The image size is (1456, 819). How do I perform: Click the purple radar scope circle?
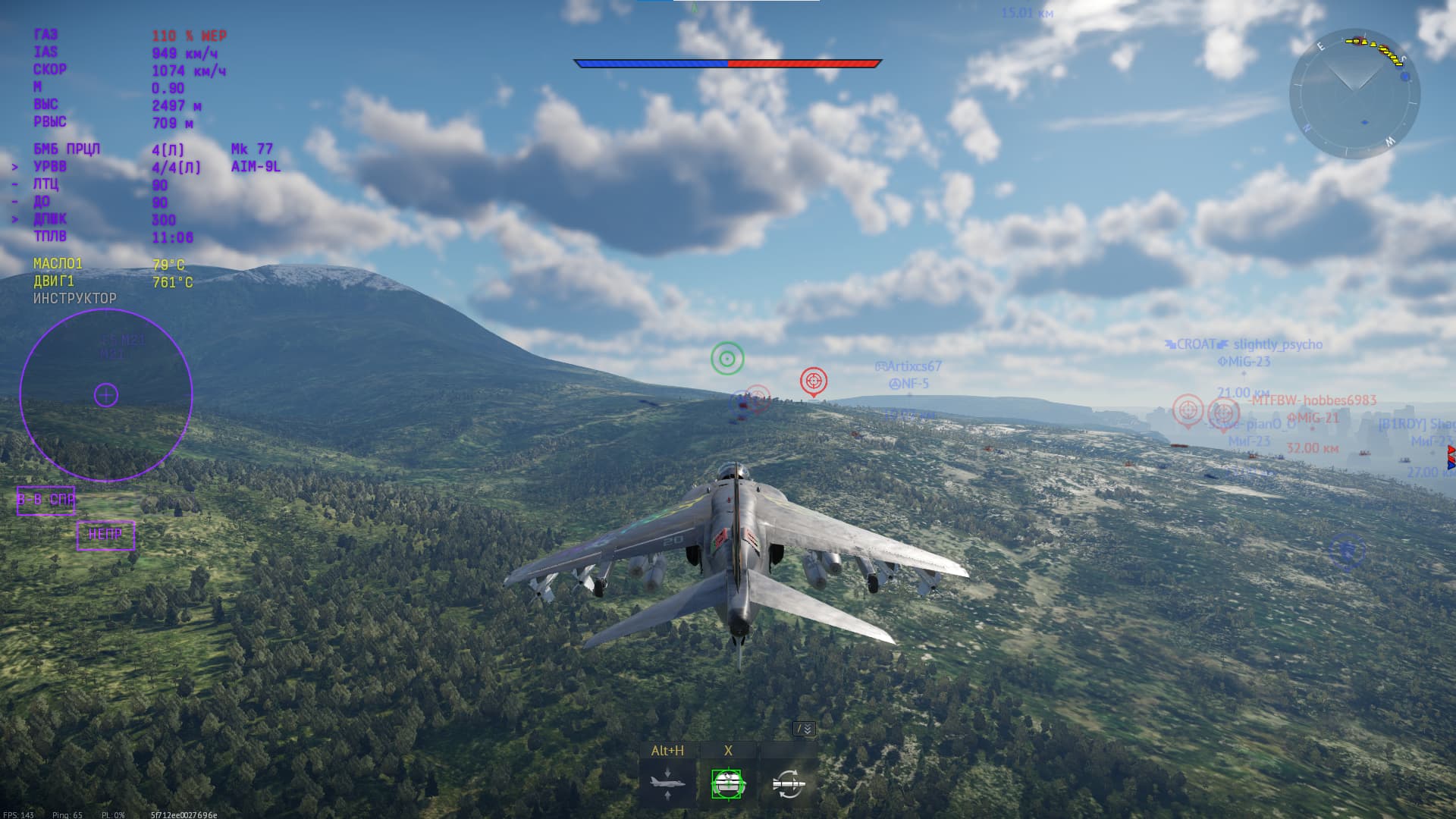106,395
